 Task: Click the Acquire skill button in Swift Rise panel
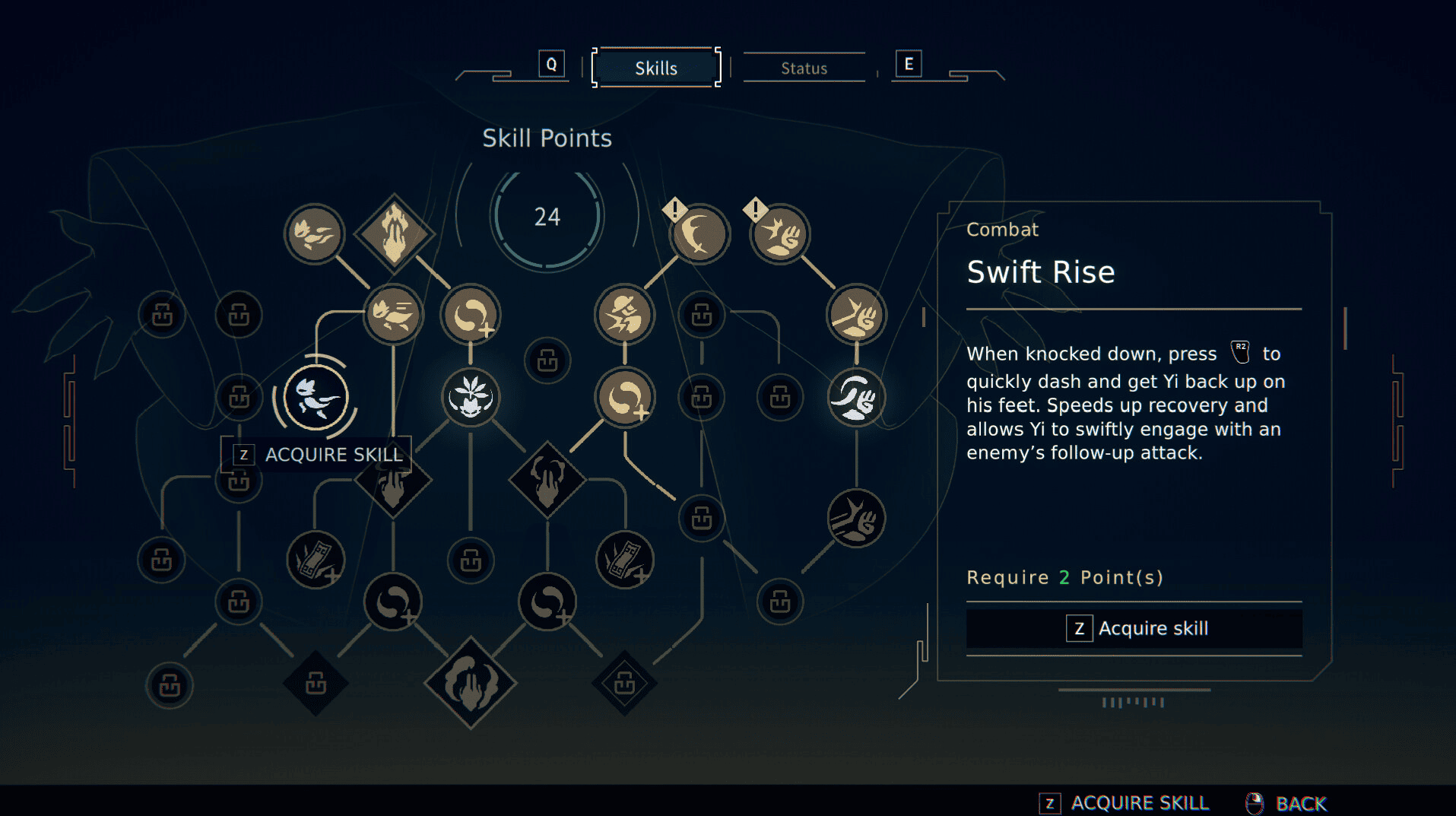1134,628
